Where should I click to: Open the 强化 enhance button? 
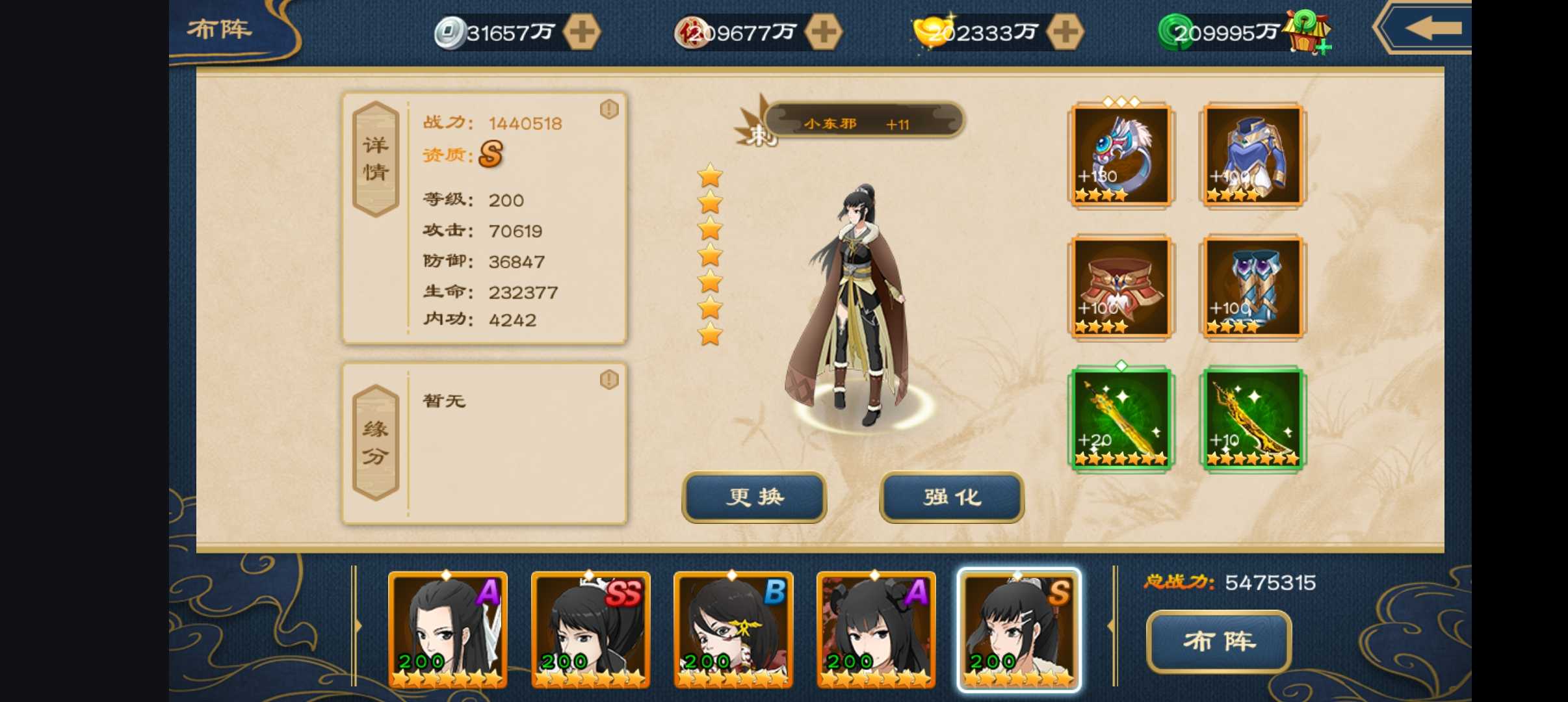952,497
